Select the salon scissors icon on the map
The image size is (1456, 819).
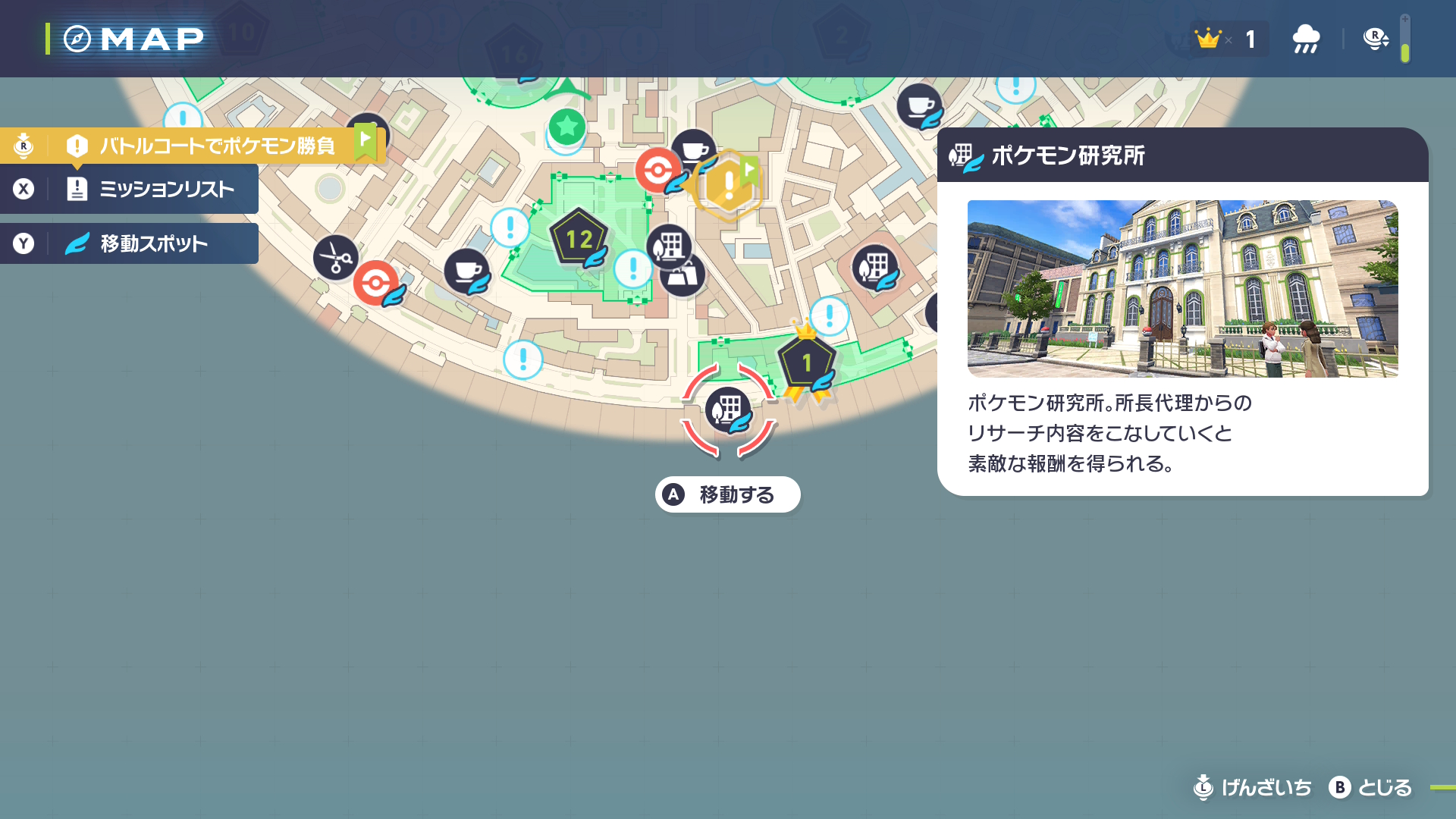pos(336,258)
